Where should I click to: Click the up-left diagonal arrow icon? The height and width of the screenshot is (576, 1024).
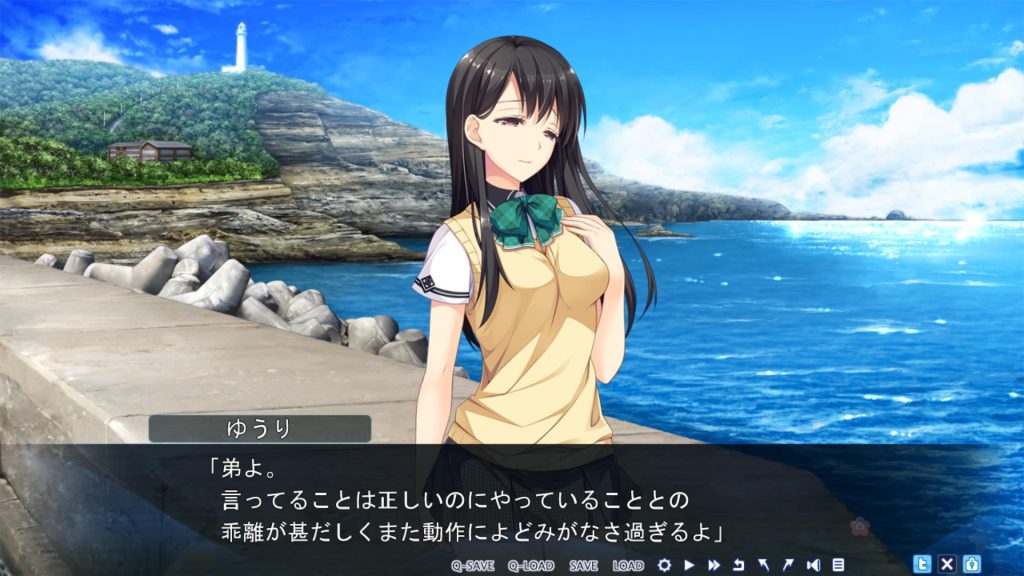point(763,565)
